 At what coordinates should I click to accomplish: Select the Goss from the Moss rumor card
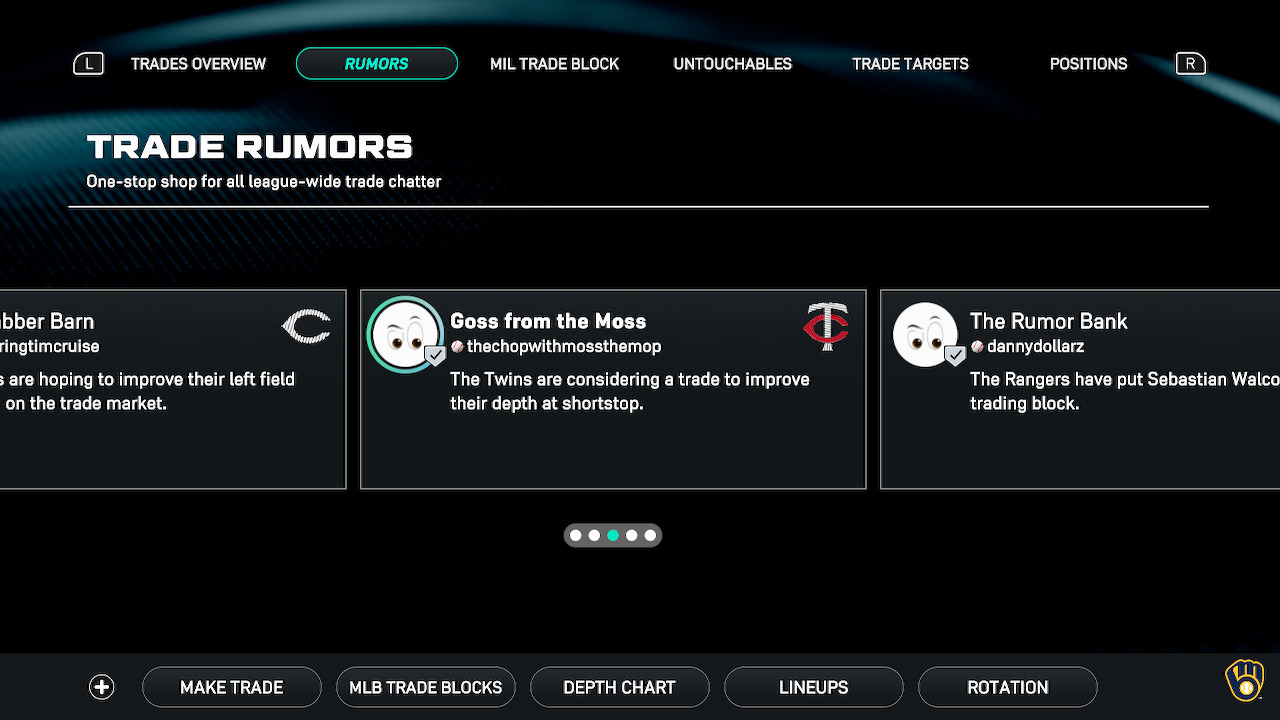pyautogui.click(x=612, y=389)
